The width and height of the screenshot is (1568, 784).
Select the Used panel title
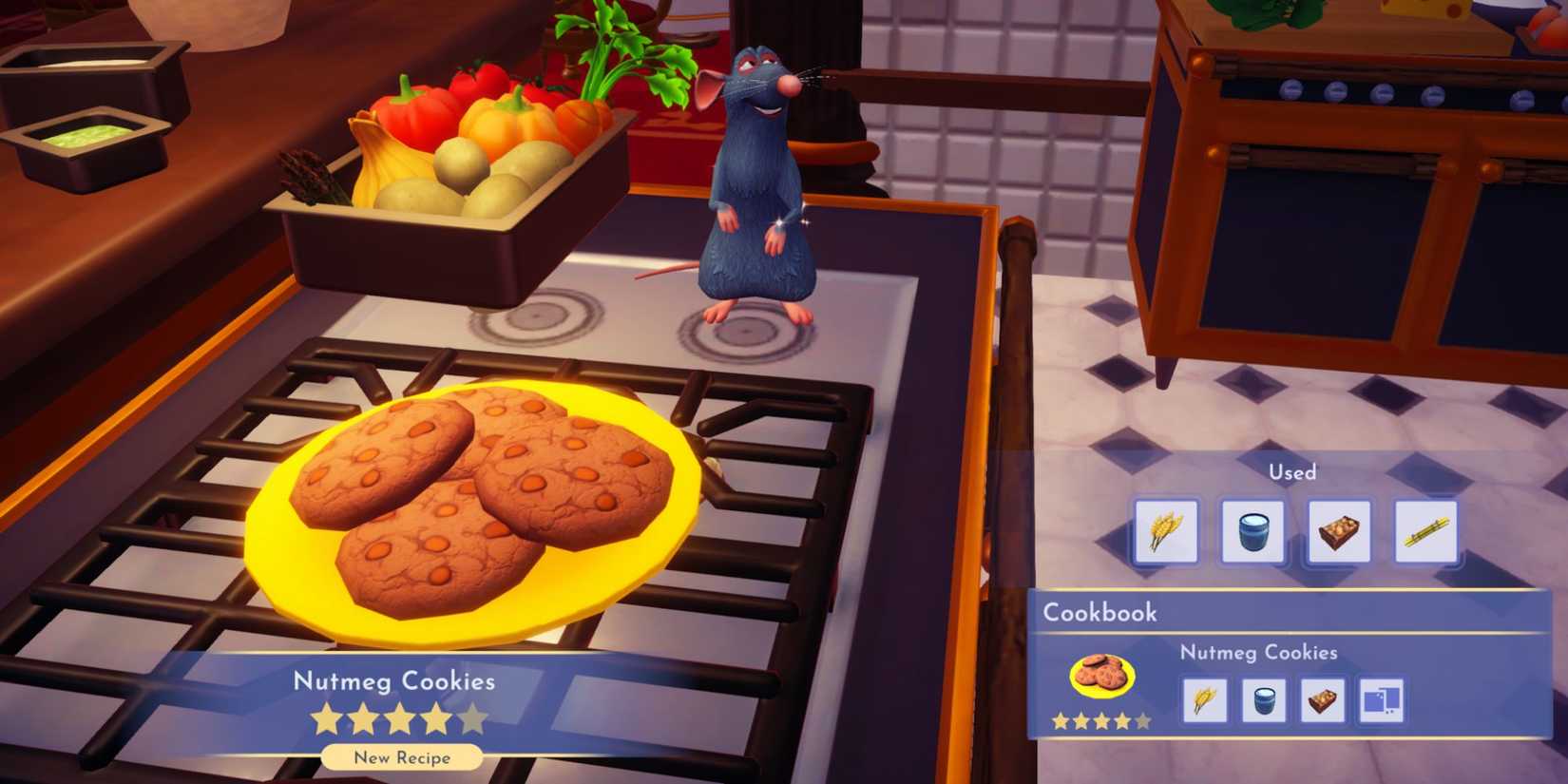tap(1292, 471)
